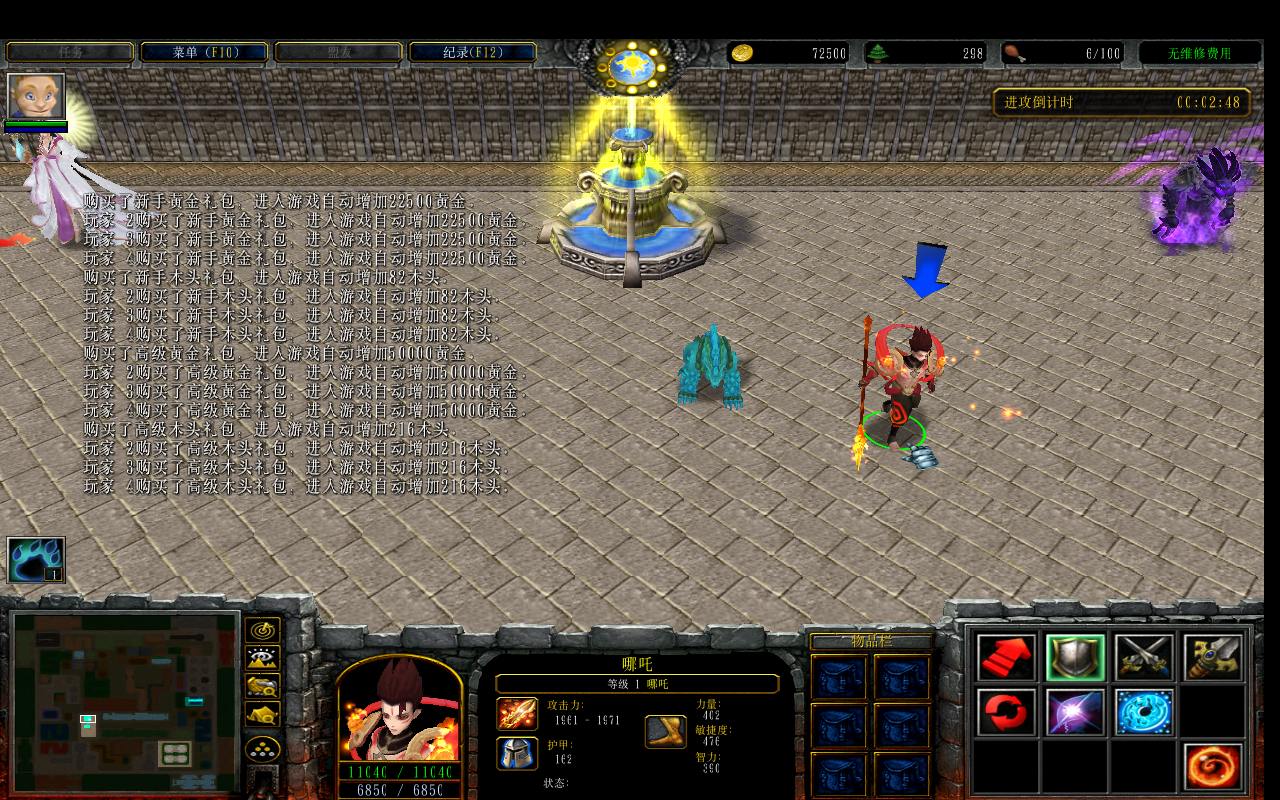Open the 菜单 (F10) menu

click(x=204, y=52)
